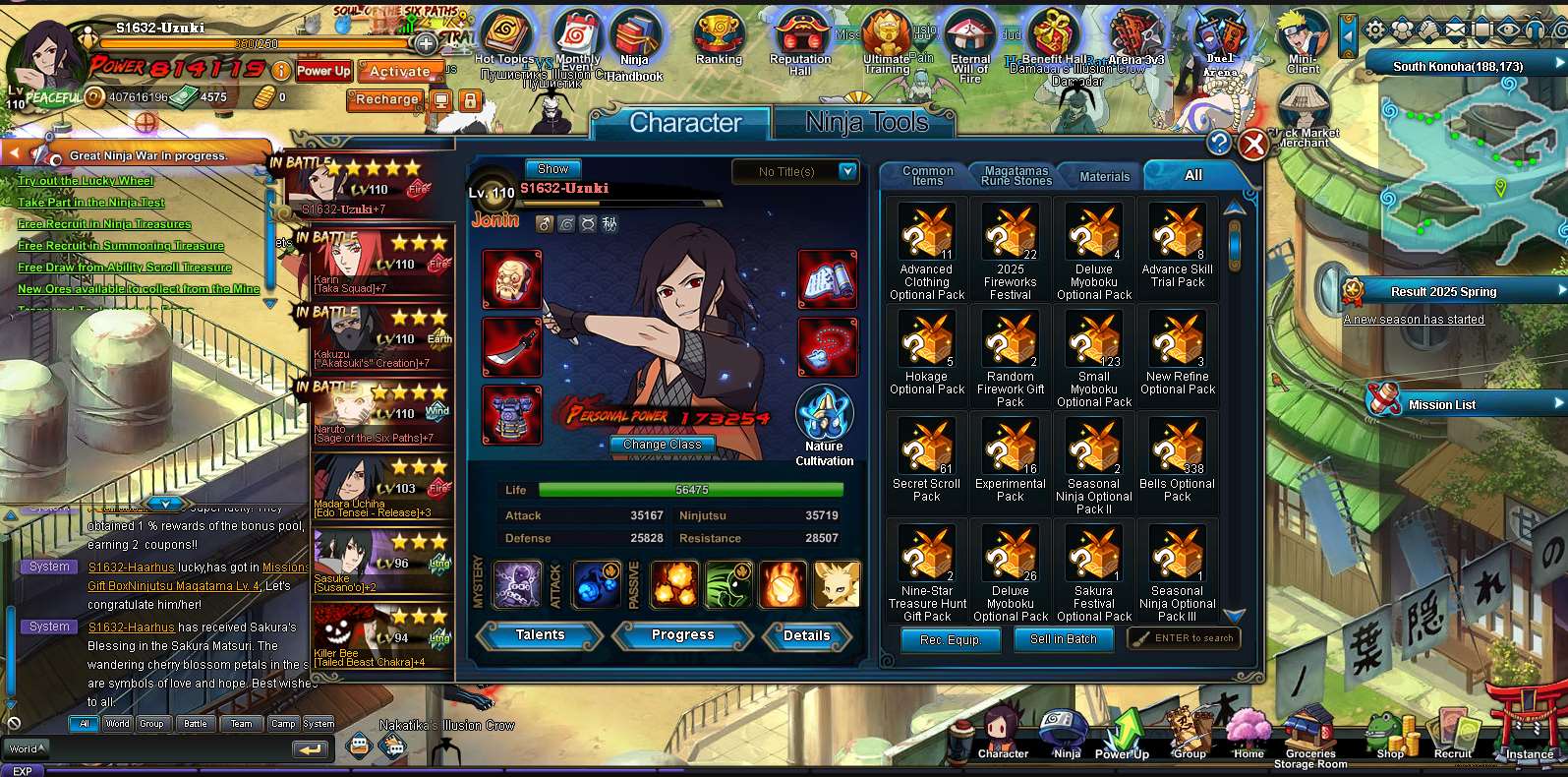Click the ENTER to search field
The width and height of the screenshot is (1568, 777).
[1183, 637]
